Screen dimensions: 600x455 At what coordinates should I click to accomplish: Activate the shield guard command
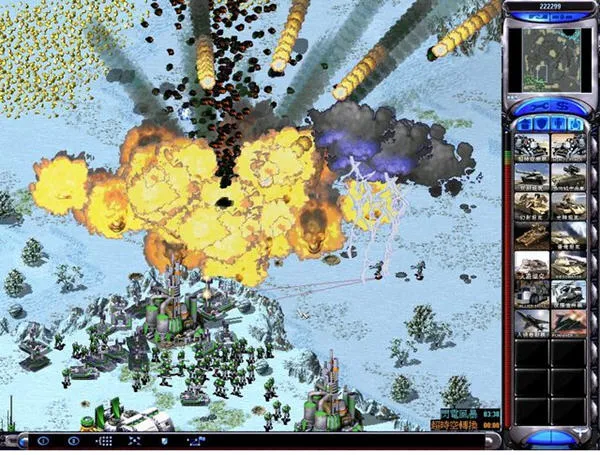[164, 440]
